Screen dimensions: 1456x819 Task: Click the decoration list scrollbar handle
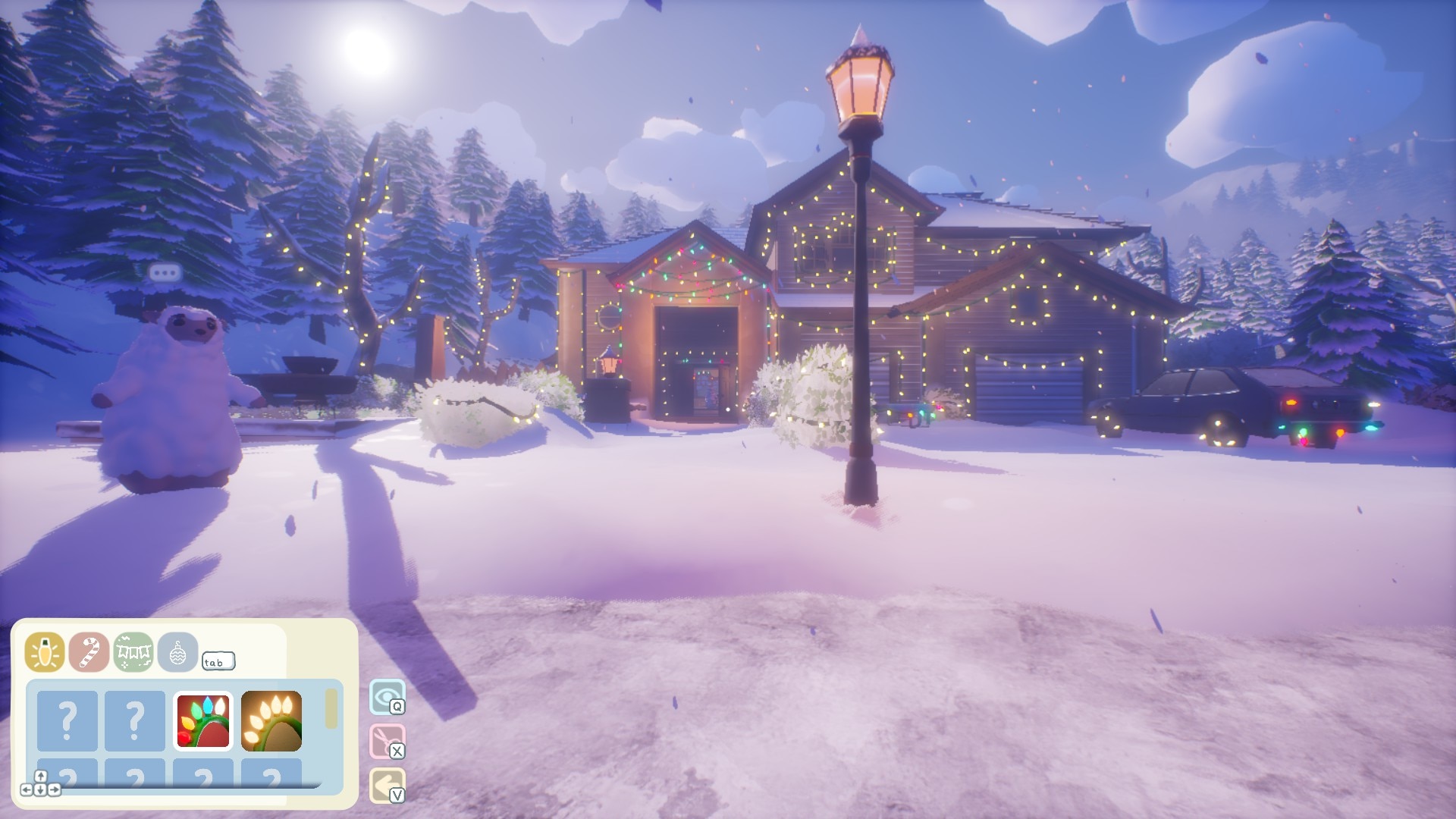pyautogui.click(x=331, y=709)
